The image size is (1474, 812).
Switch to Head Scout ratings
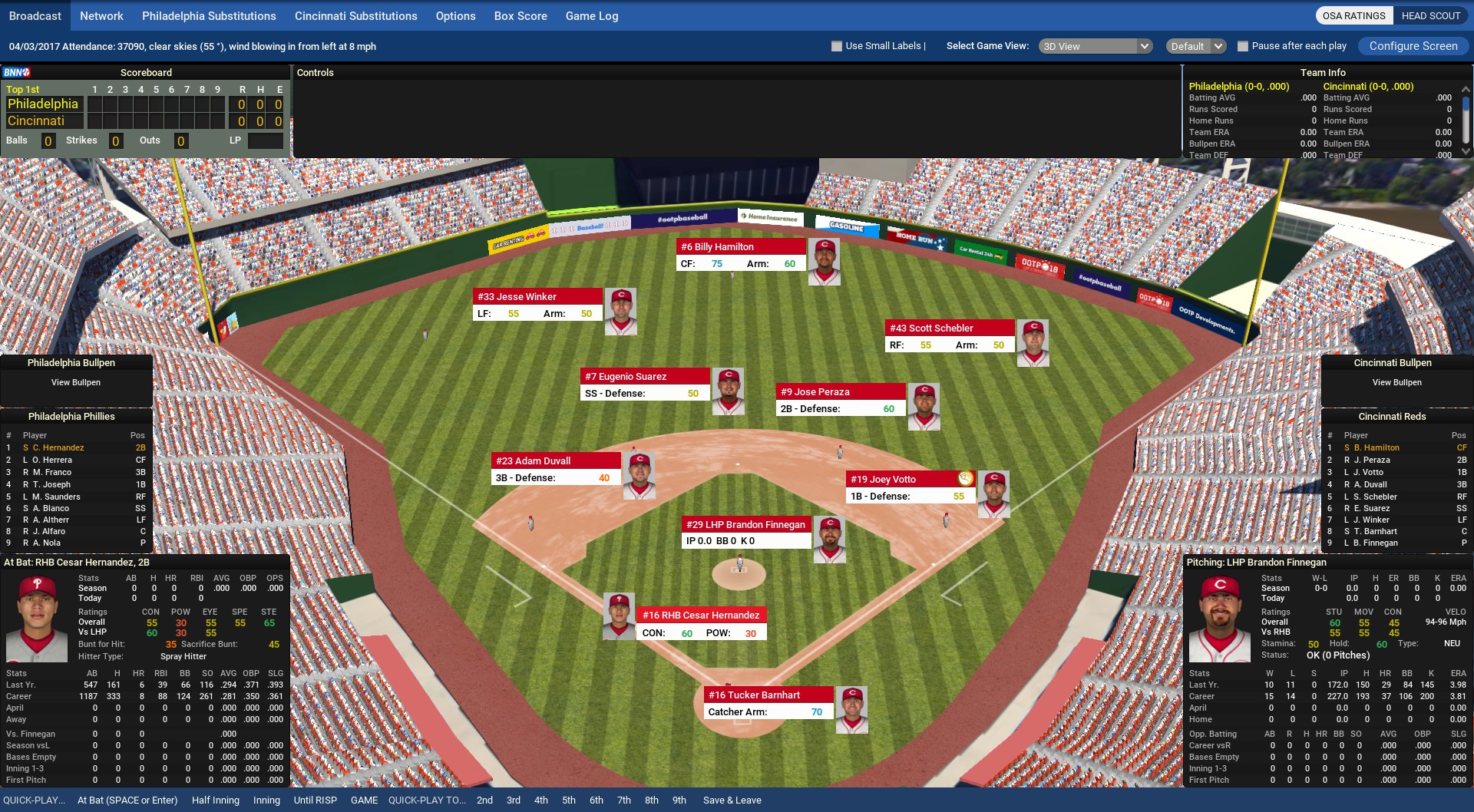click(1430, 16)
